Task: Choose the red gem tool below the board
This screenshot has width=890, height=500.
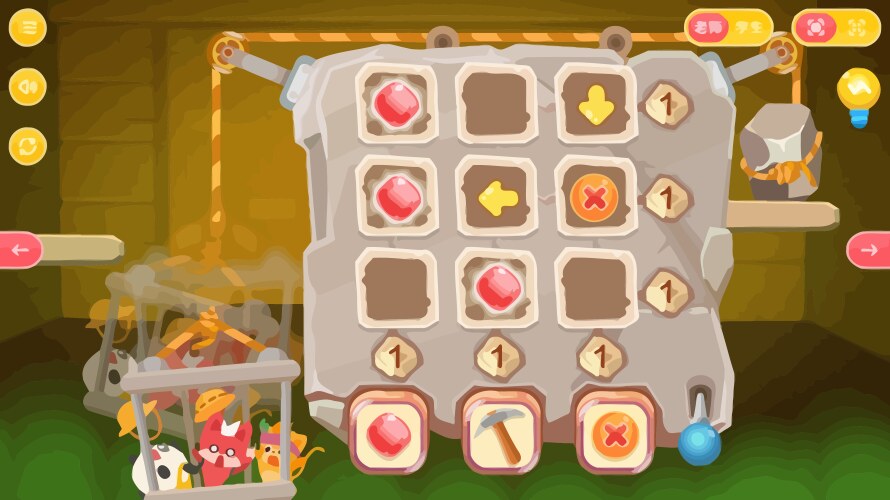Action: point(389,431)
